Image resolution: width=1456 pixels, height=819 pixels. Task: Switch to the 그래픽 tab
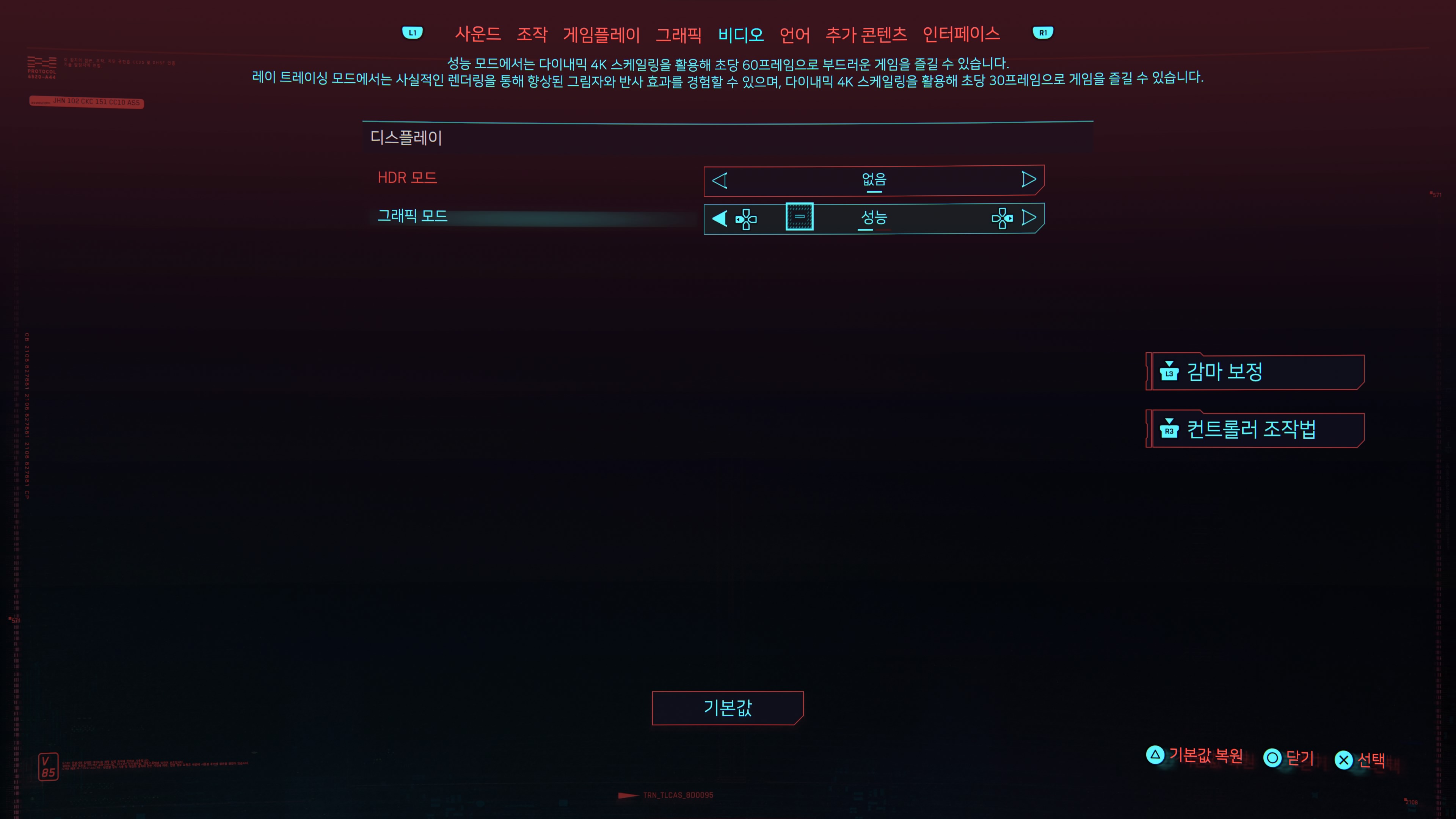pyautogui.click(x=679, y=34)
